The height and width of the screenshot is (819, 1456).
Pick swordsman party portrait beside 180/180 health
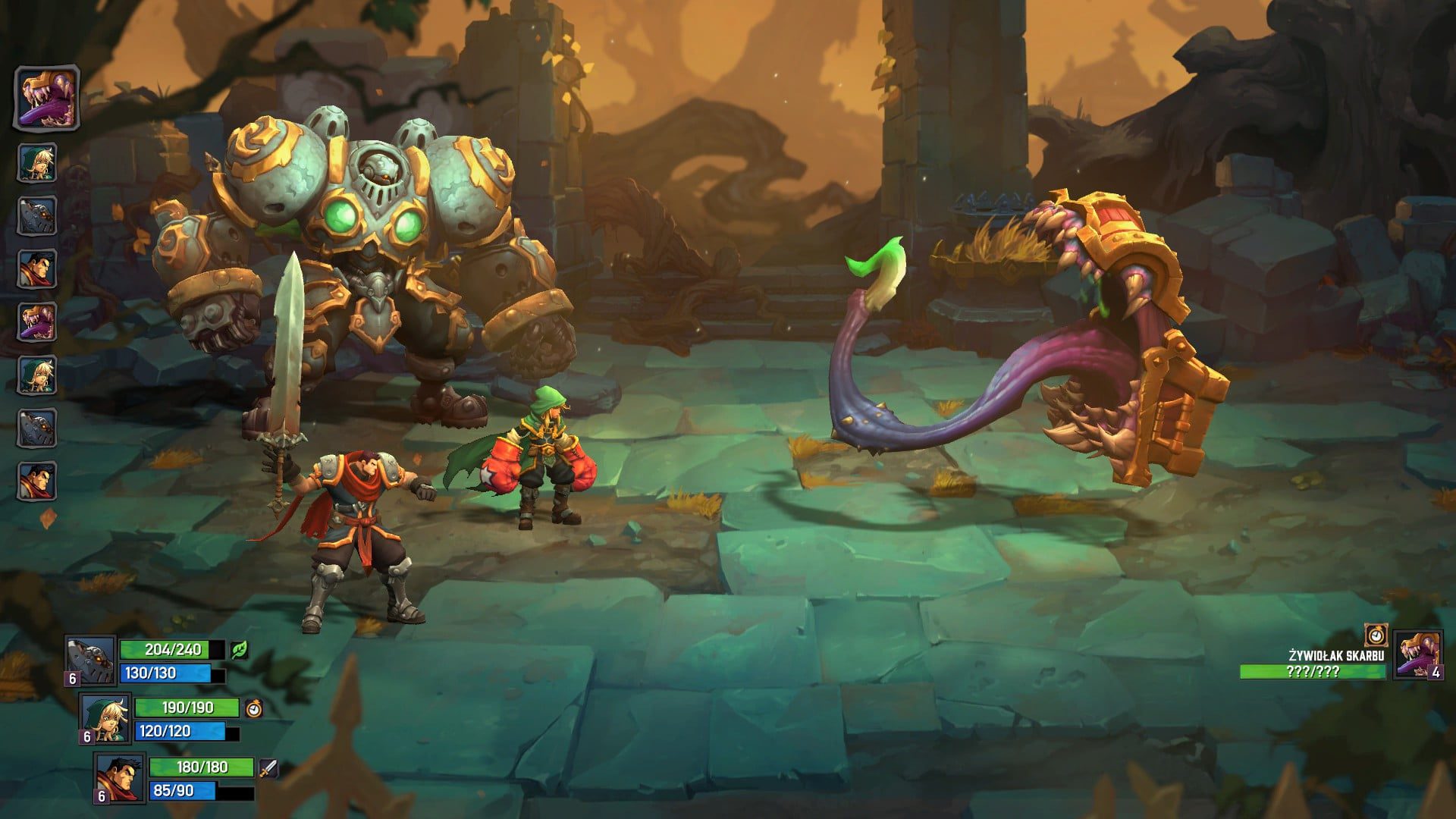121,777
